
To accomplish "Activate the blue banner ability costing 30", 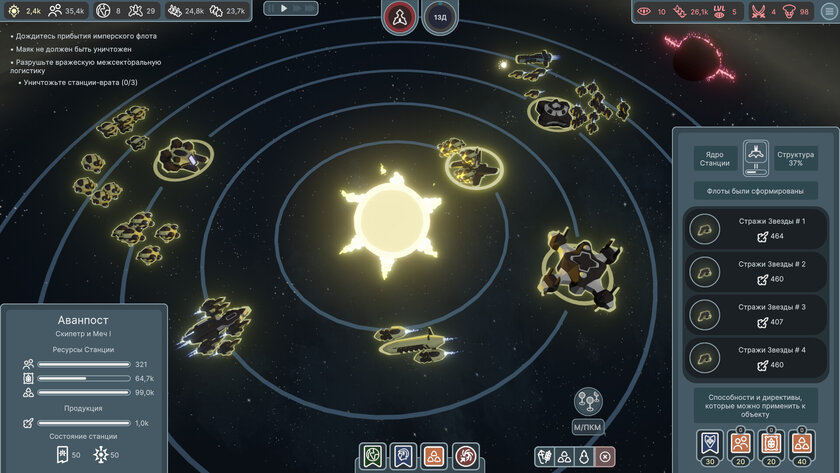I will (x=708, y=443).
